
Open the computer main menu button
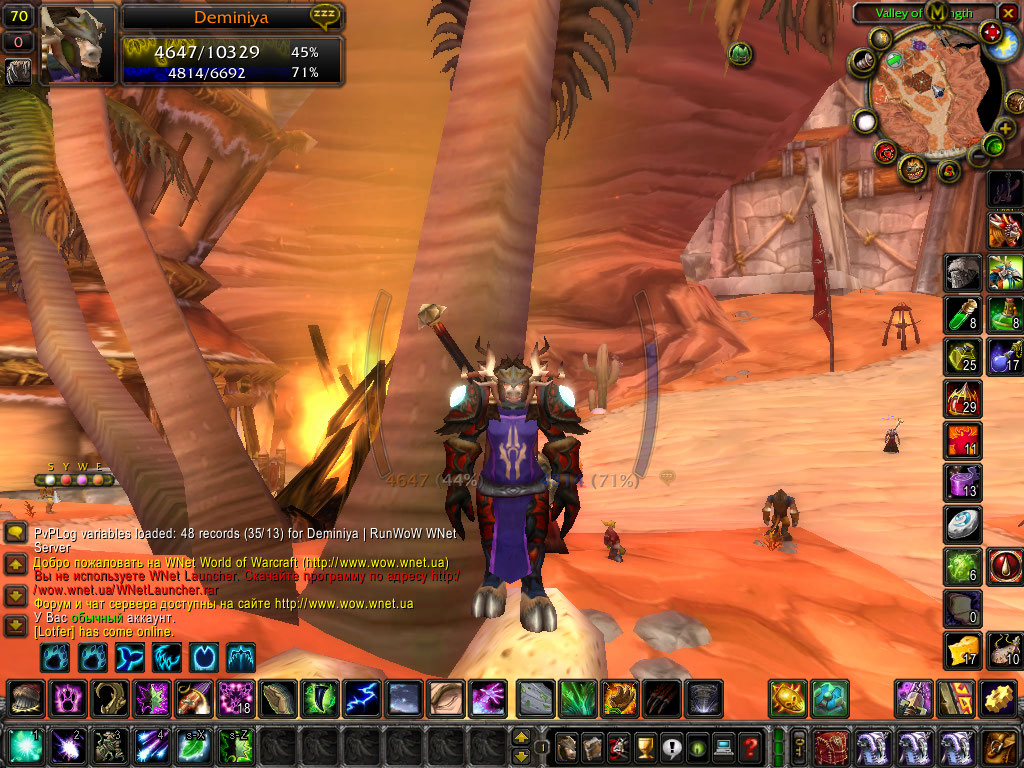pos(722,746)
